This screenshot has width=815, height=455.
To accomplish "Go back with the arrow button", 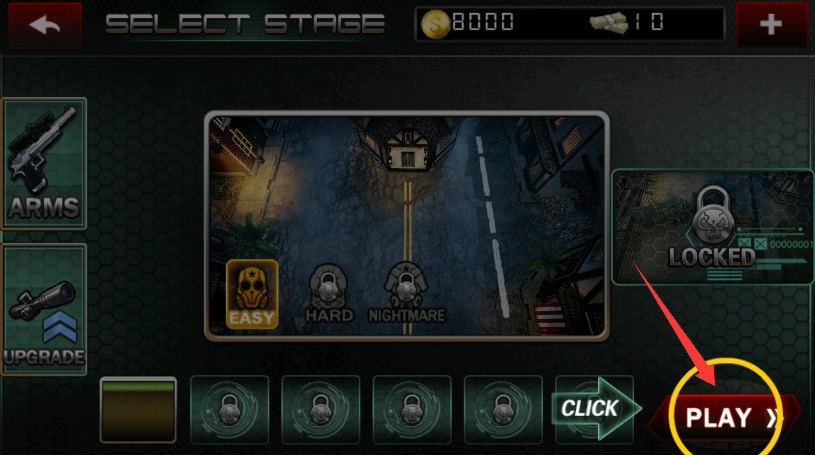I will pyautogui.click(x=43, y=25).
